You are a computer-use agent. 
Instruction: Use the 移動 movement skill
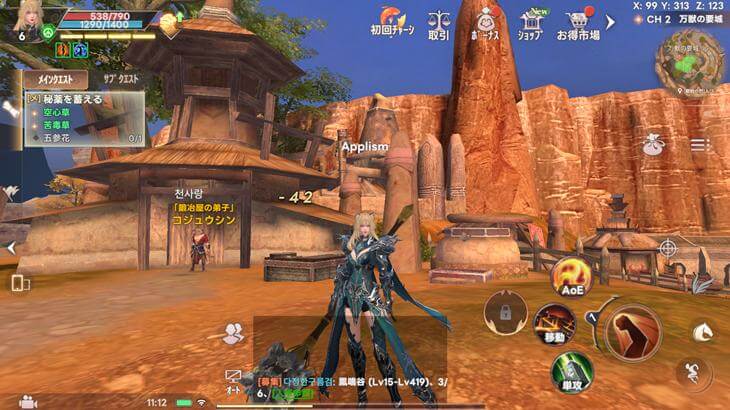coord(552,323)
